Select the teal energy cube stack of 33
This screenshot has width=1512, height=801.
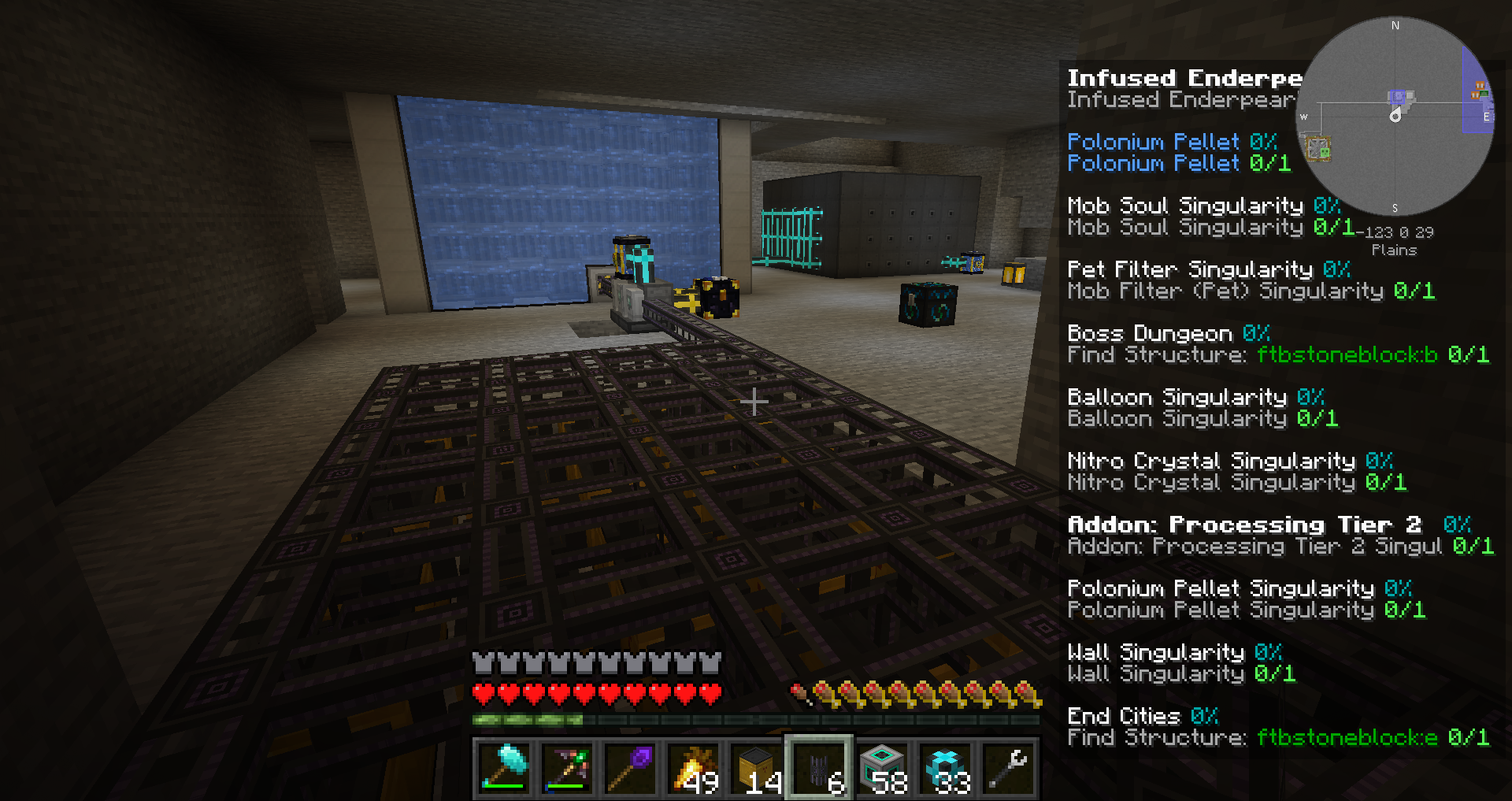click(x=945, y=768)
